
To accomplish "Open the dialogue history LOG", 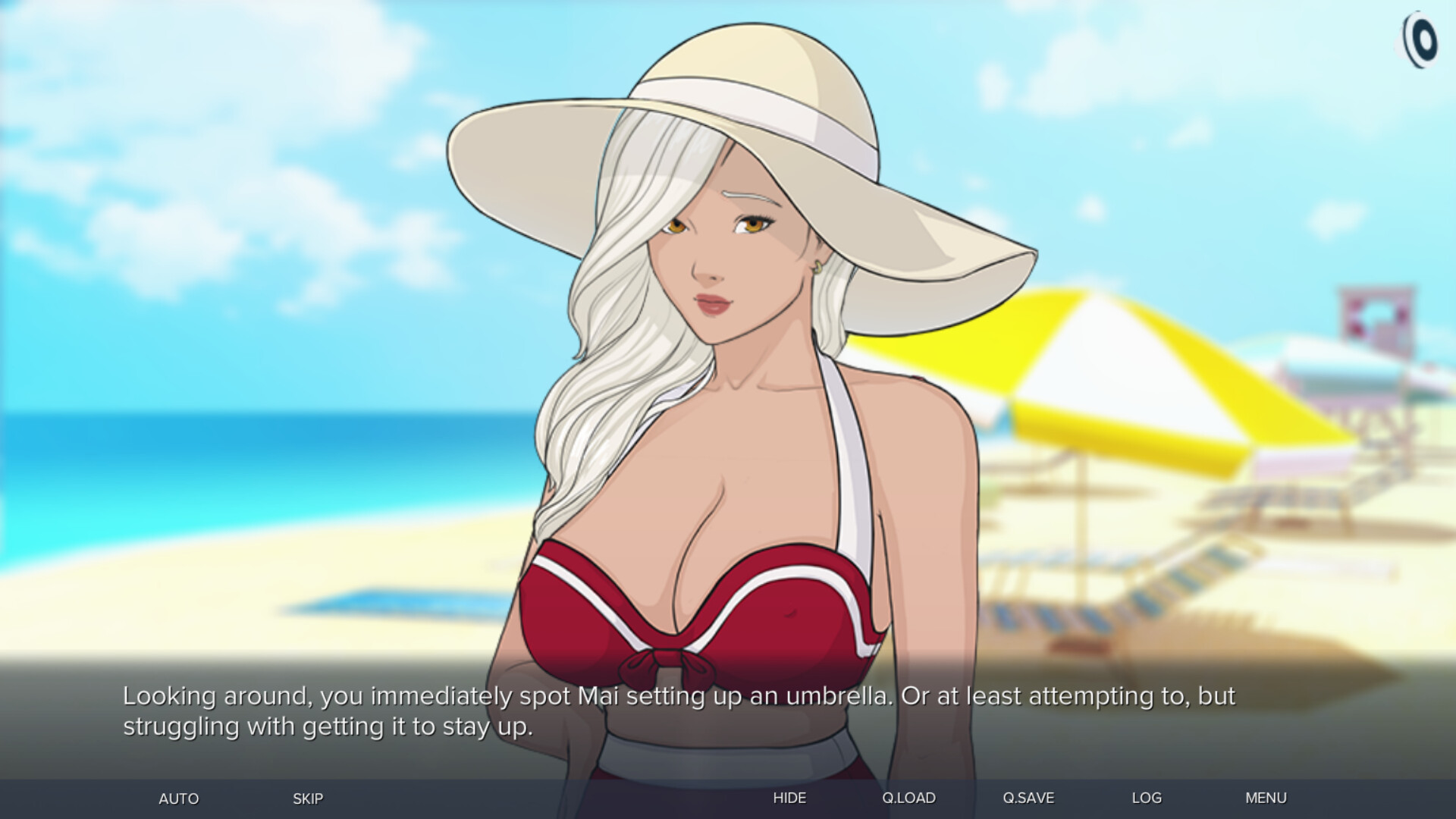I will click(x=1147, y=798).
